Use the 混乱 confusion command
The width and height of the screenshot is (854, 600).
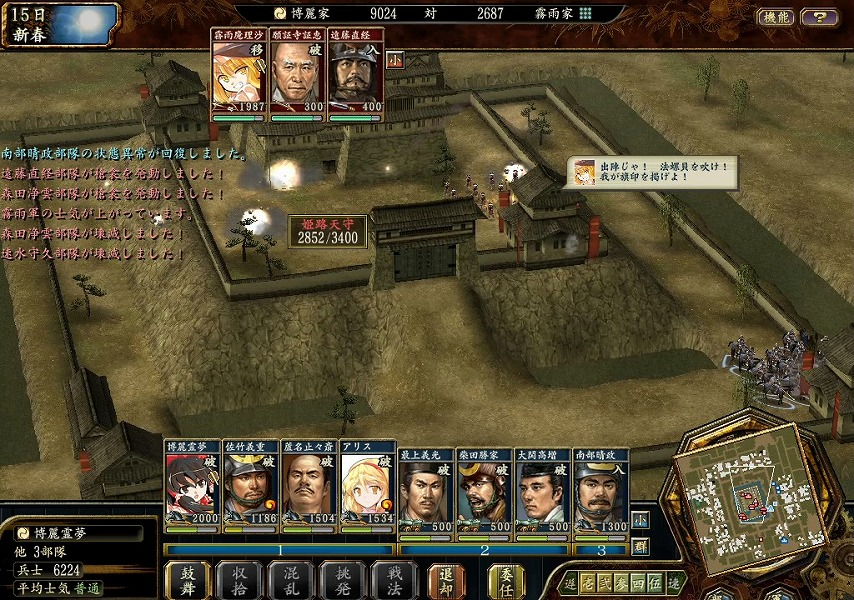tap(290, 580)
